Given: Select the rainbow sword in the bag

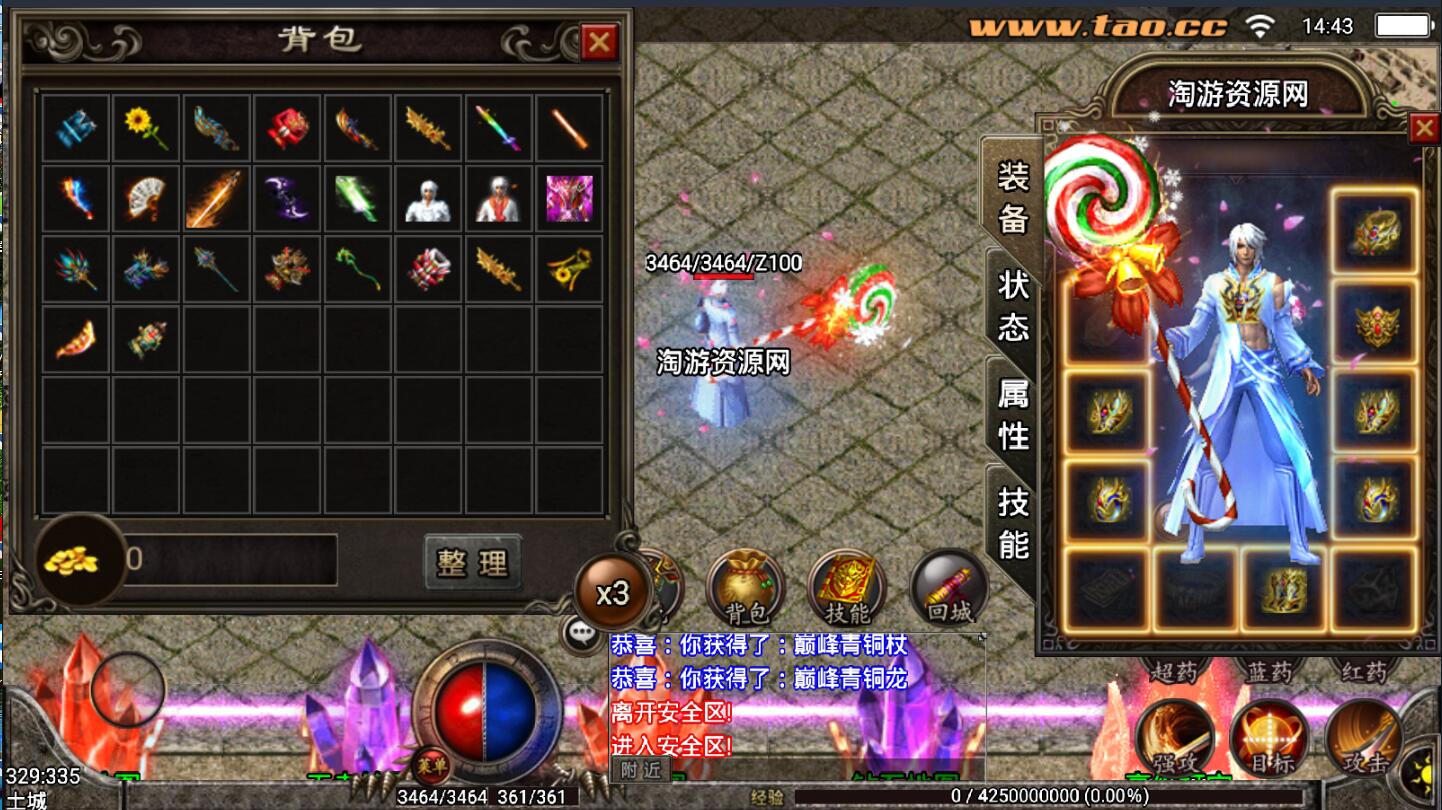Looking at the screenshot, I should click(x=498, y=128).
